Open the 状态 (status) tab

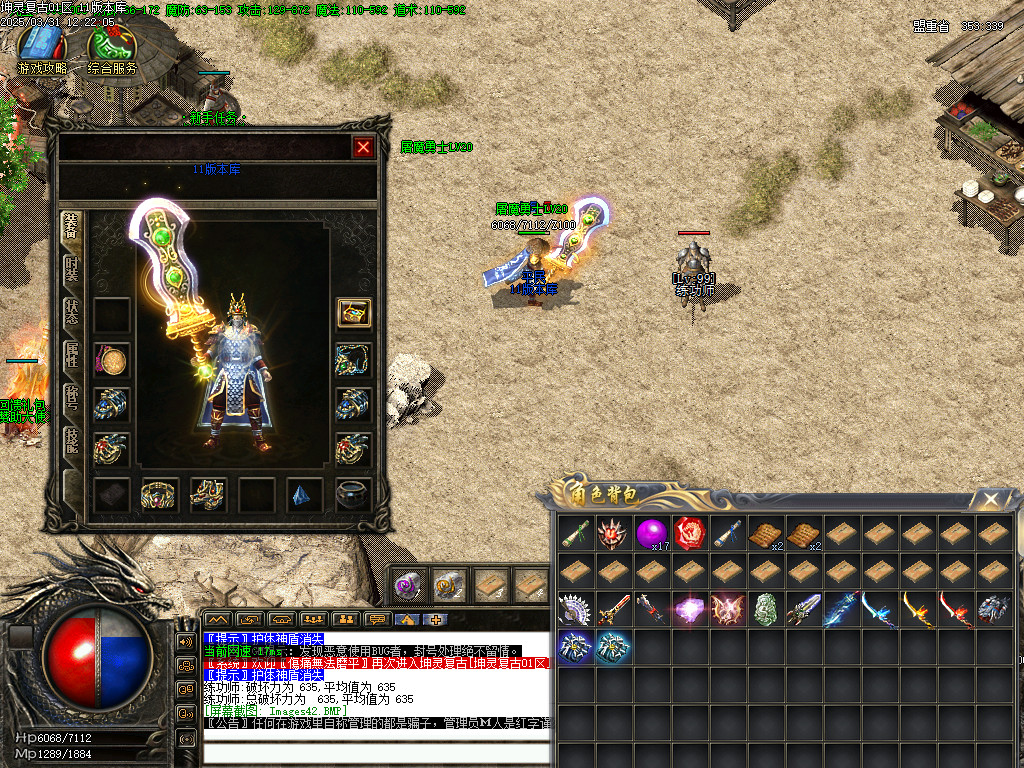coord(72,312)
